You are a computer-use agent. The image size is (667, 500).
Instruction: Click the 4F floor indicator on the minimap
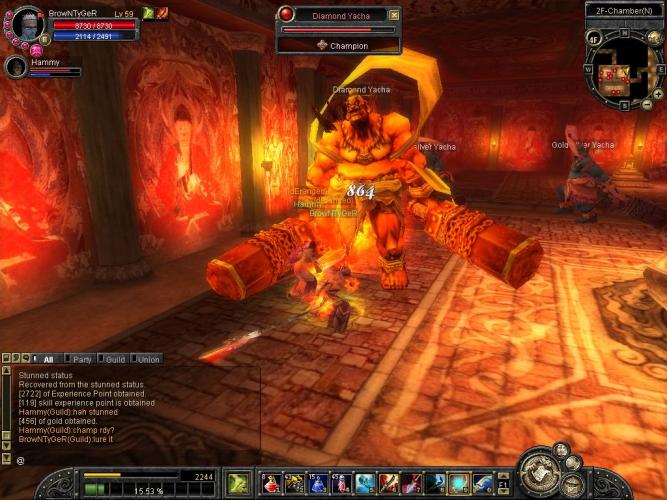pos(593,39)
